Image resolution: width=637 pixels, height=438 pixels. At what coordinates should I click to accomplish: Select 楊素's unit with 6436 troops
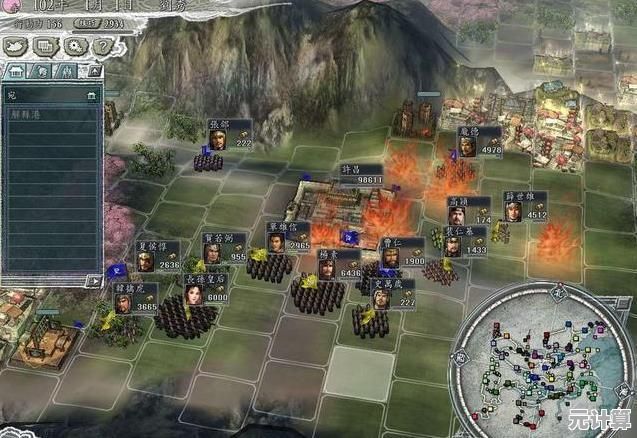tap(338, 265)
